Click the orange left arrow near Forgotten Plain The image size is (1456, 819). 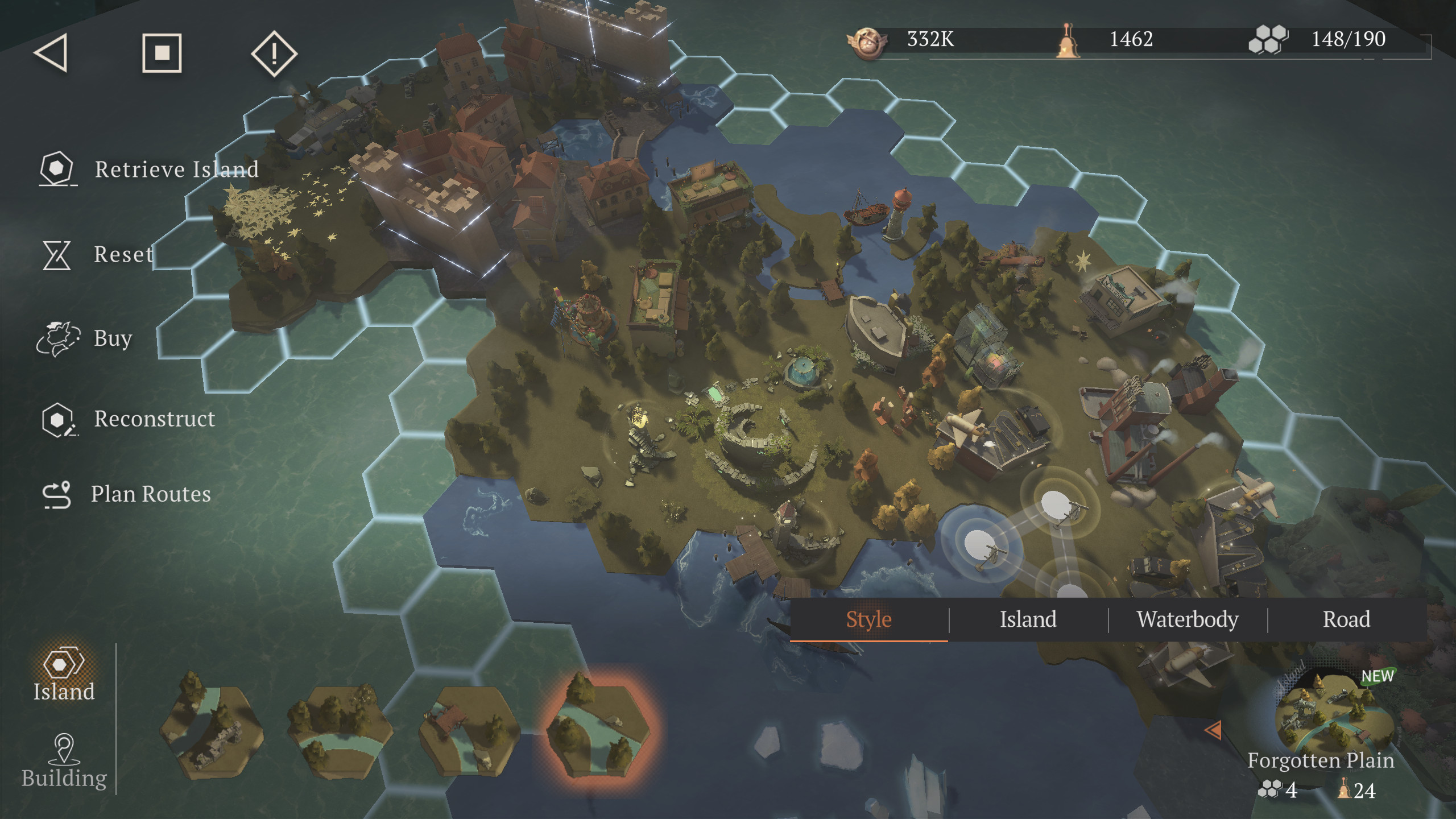point(1212,730)
